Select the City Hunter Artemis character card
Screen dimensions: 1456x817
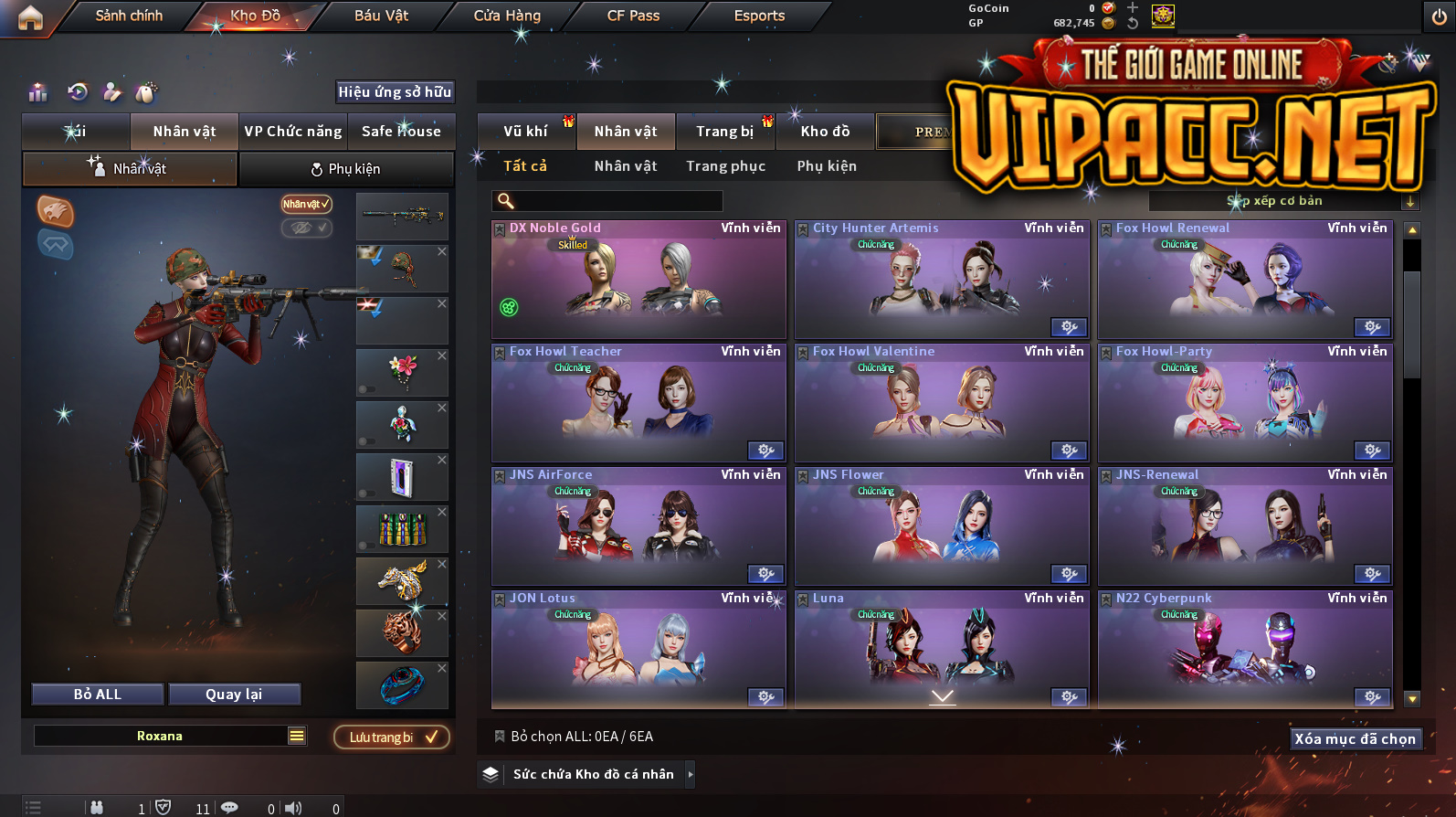pos(942,279)
